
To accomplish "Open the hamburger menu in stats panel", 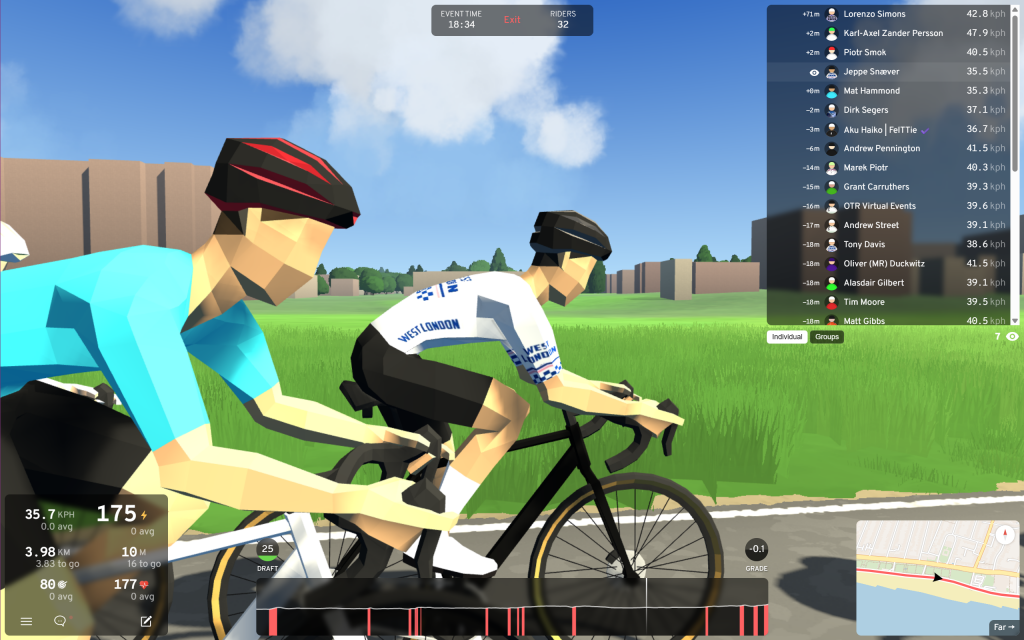I will pyautogui.click(x=26, y=621).
